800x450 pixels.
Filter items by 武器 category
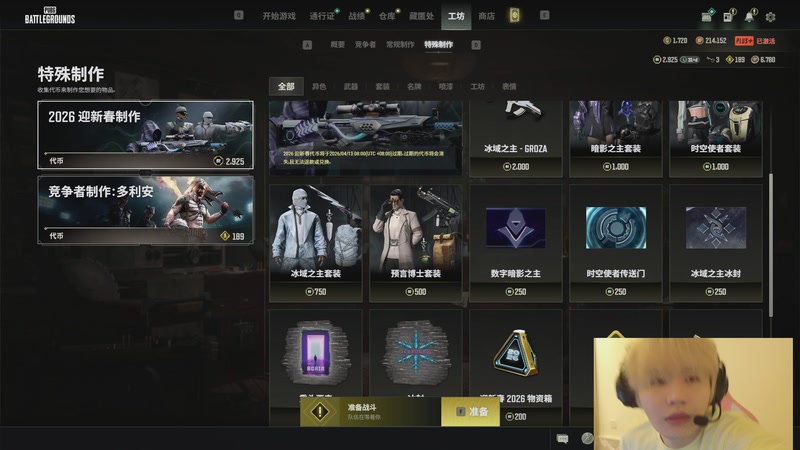350,87
